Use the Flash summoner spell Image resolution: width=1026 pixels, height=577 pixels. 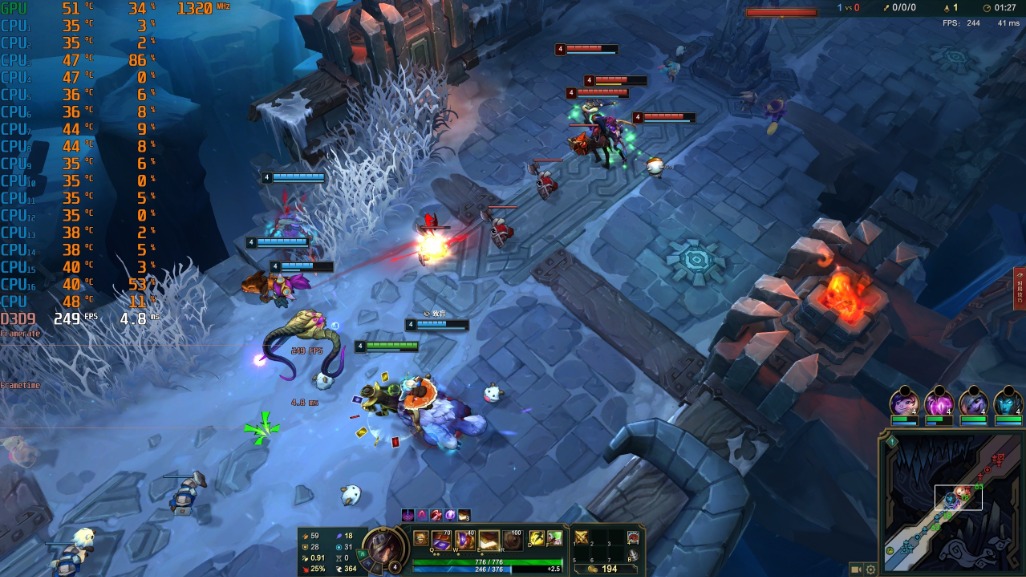tap(537, 538)
